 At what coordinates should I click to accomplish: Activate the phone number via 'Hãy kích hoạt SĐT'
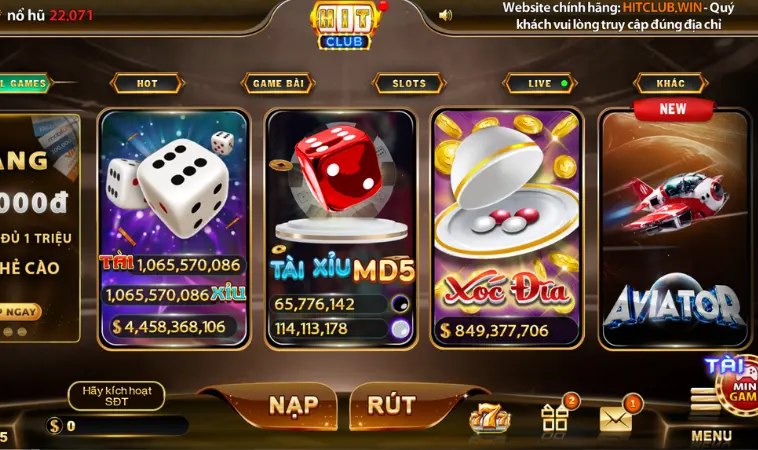117,396
